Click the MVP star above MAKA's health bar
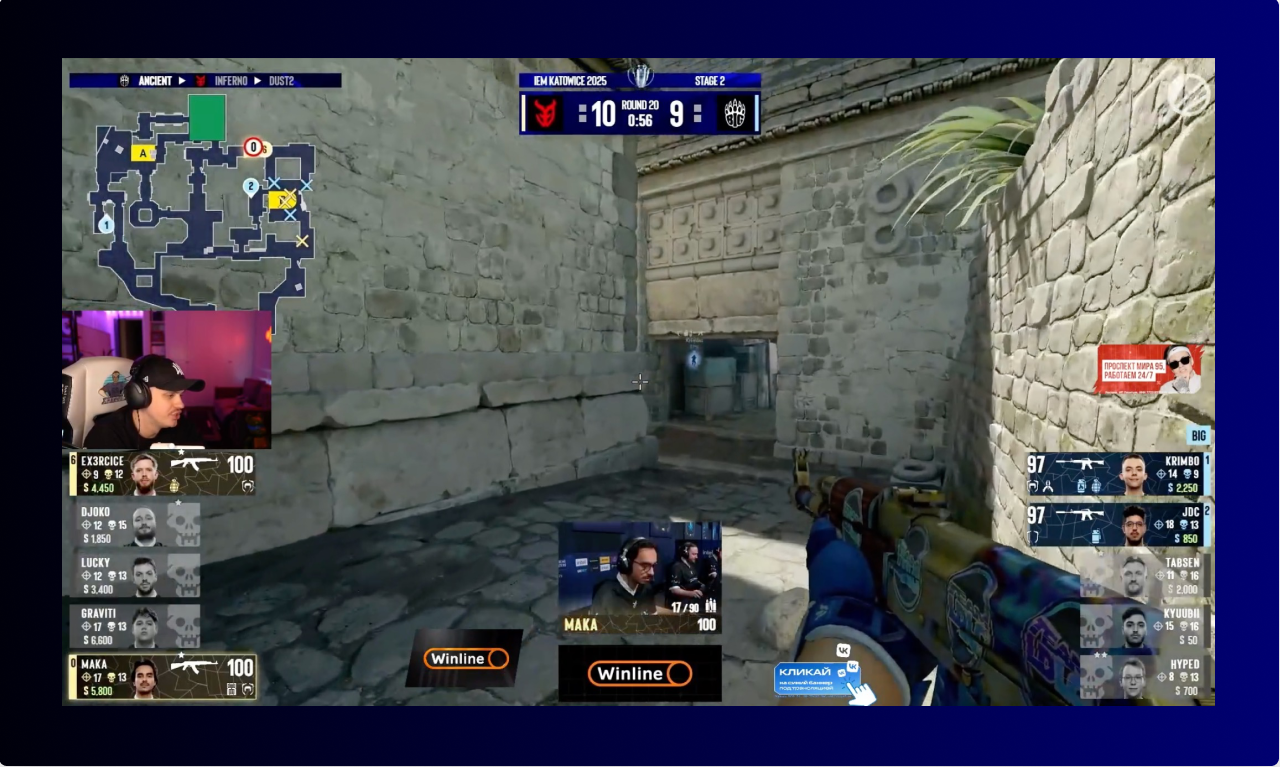 click(x=180, y=655)
